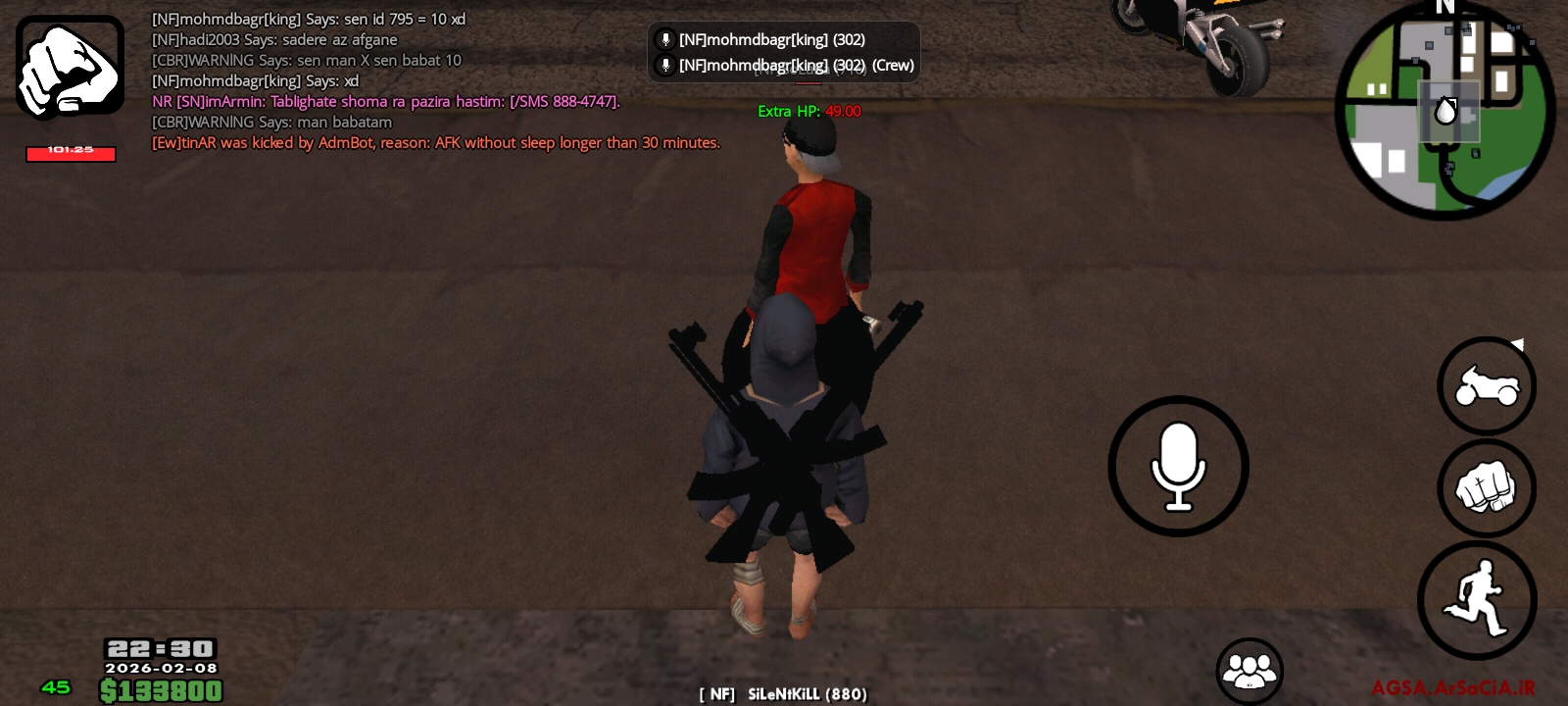Tap the motorcycle vehicle-enter icon
This screenshot has height=706, width=1568.
pos(1486,385)
